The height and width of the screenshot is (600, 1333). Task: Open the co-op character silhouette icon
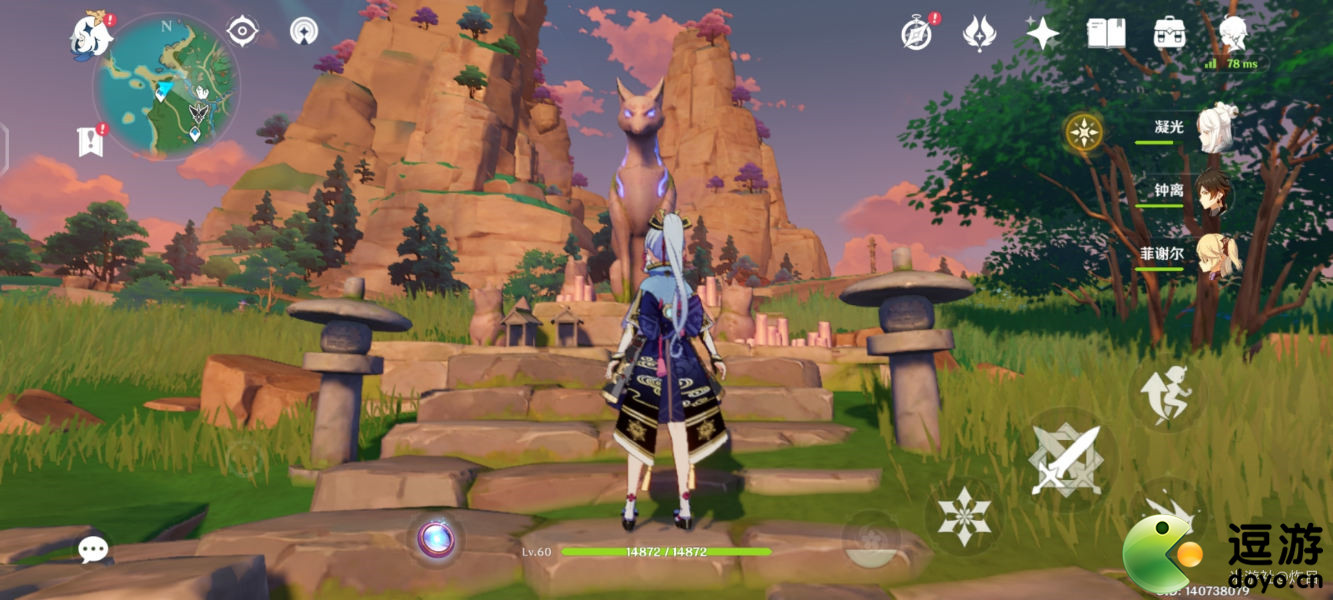(1233, 34)
